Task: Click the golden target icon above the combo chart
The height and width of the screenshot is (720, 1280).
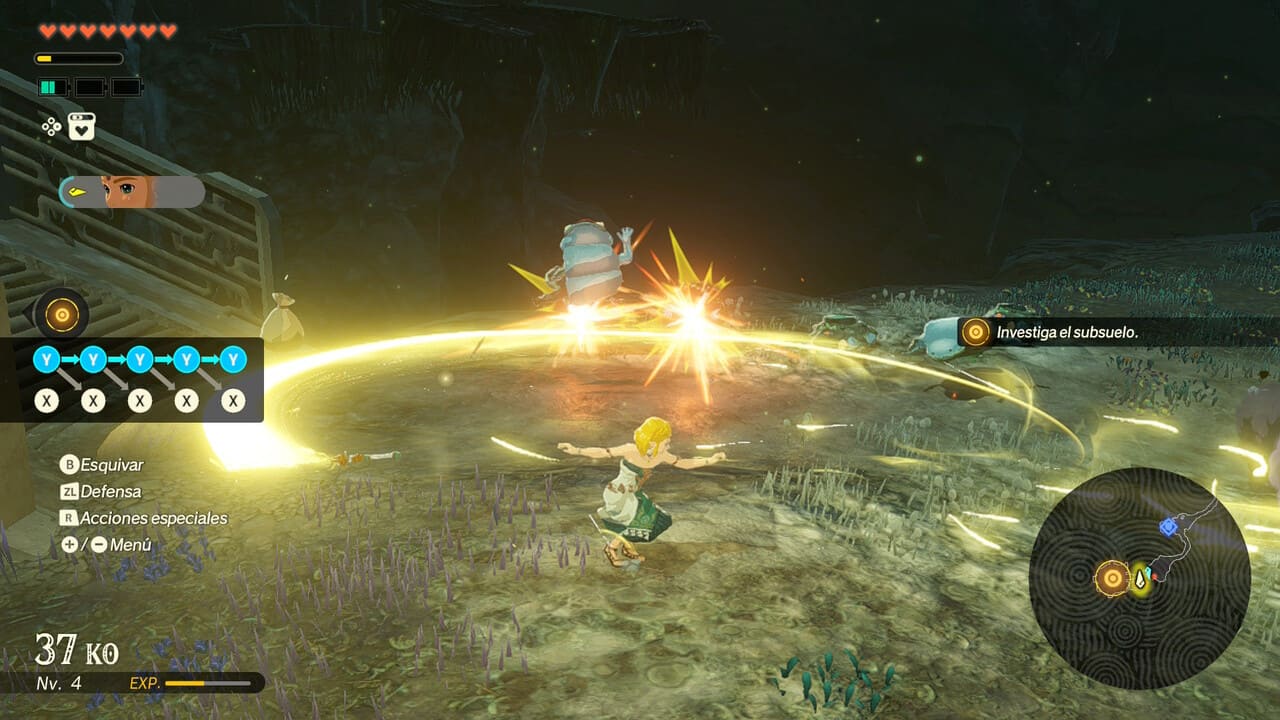Action: click(x=62, y=315)
